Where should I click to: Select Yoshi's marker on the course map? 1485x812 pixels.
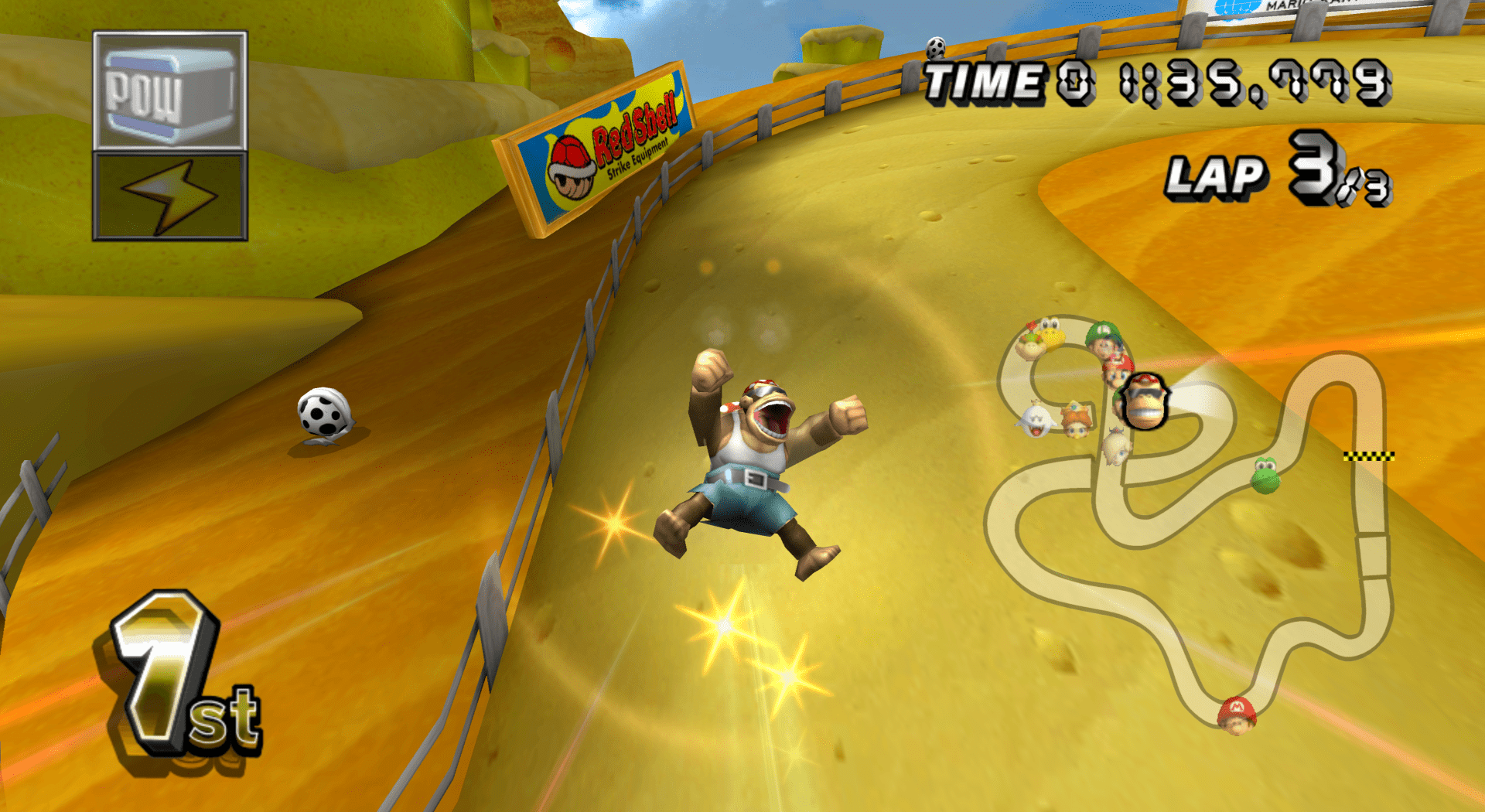tap(1265, 475)
